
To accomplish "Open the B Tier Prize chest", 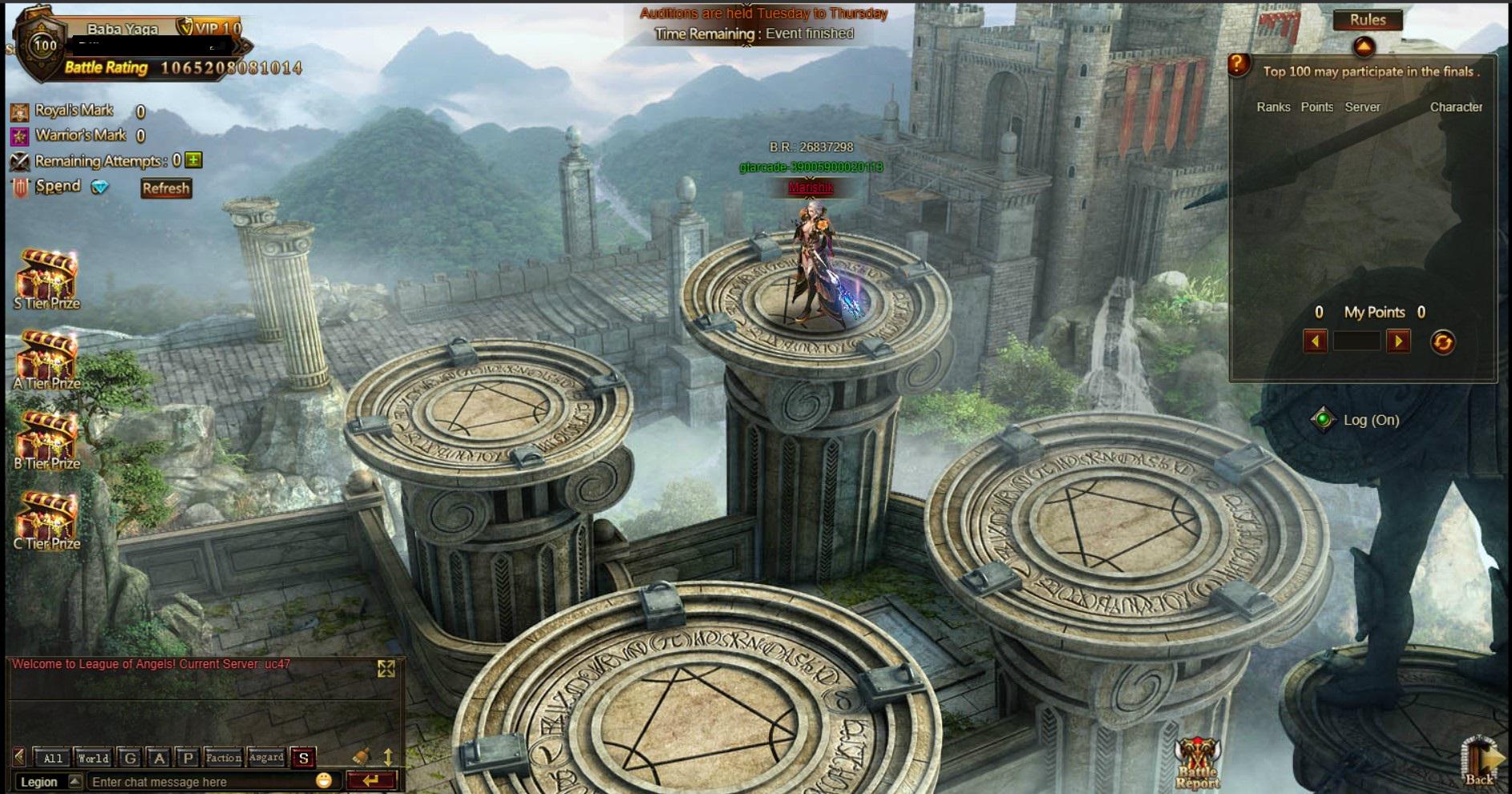I will (x=46, y=438).
